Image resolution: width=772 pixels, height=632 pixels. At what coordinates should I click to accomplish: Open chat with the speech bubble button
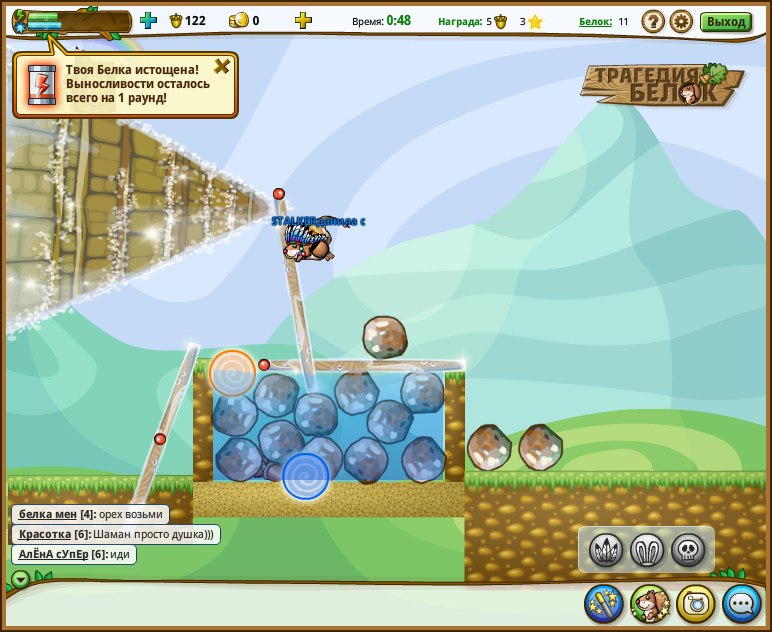click(742, 603)
